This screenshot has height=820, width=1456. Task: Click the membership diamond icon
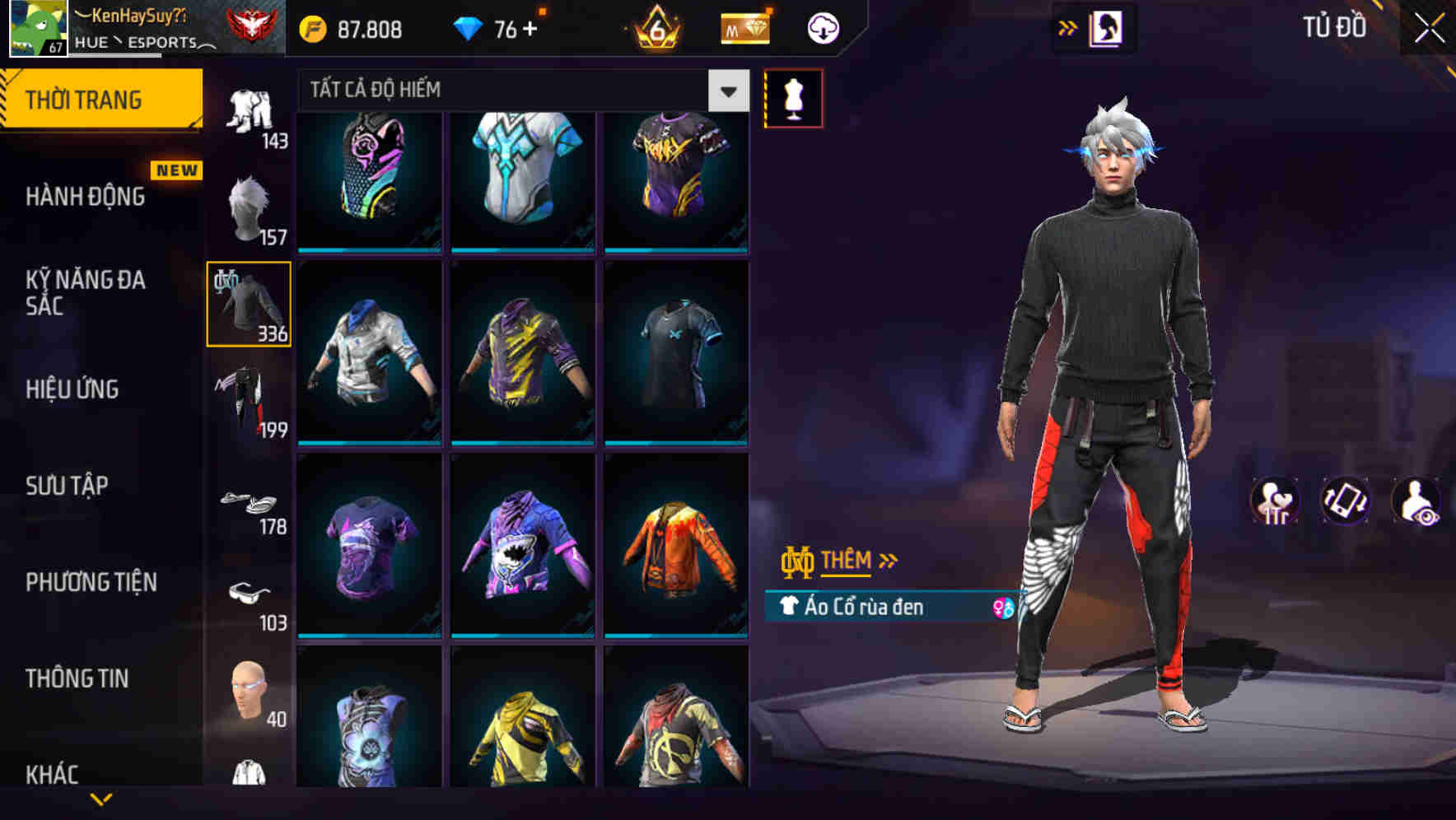744,27
